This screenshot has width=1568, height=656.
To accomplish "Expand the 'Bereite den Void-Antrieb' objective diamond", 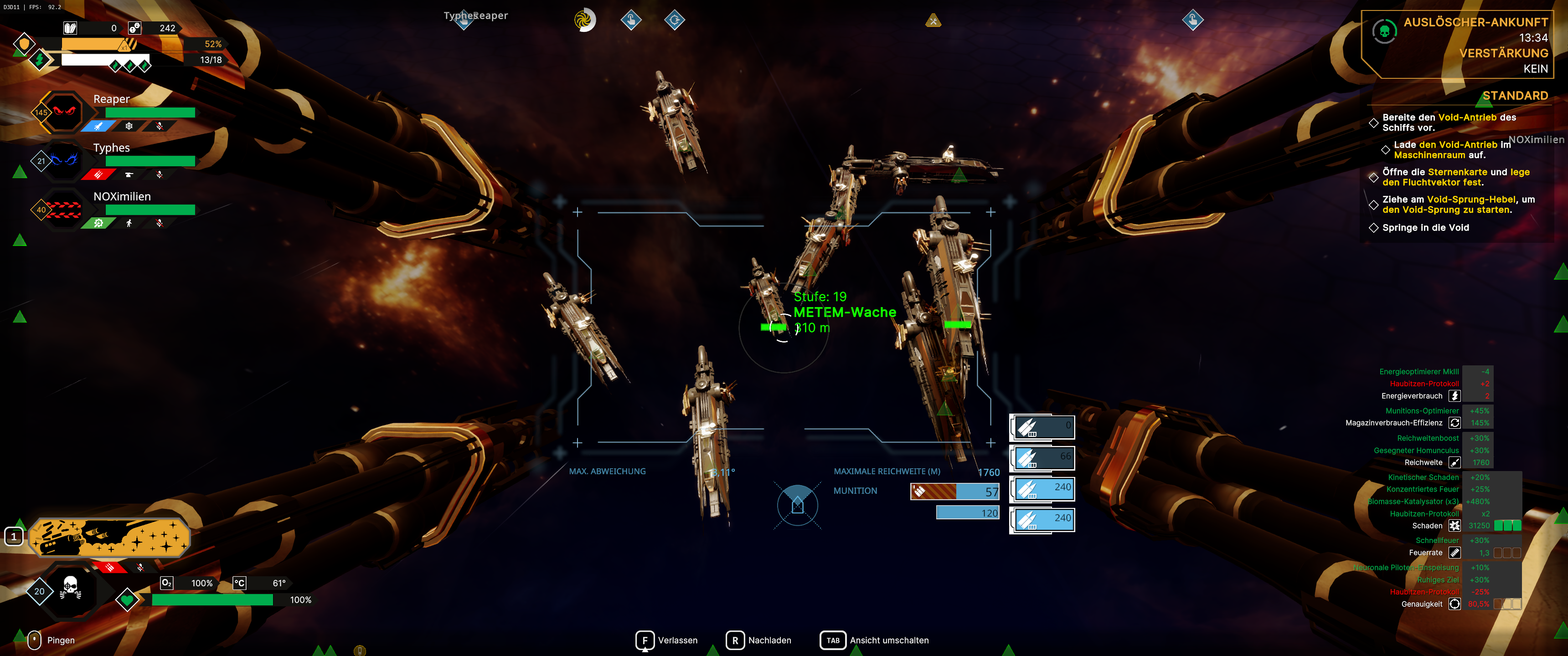I will coord(1374,123).
